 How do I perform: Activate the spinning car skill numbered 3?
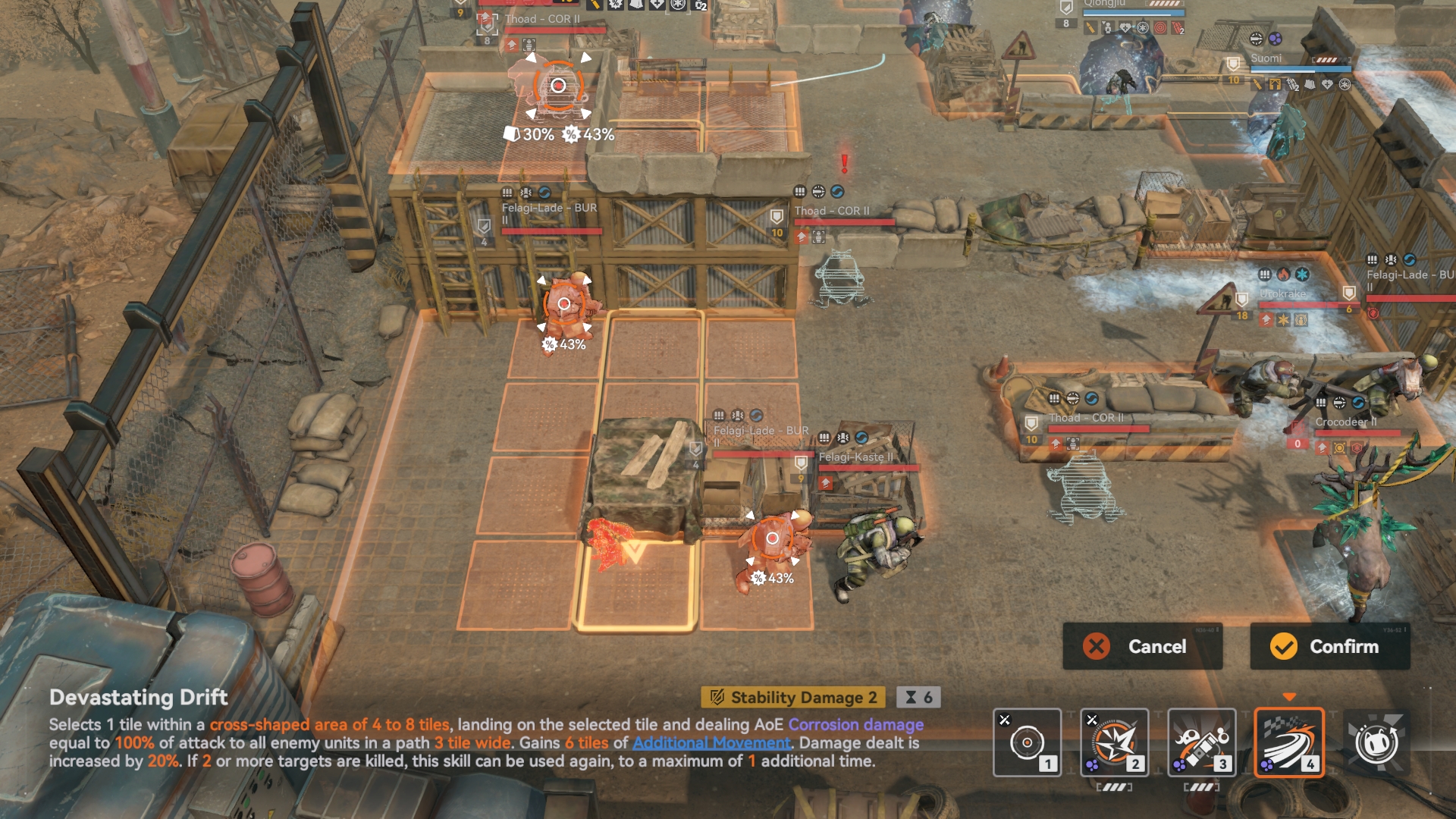coord(1201,742)
